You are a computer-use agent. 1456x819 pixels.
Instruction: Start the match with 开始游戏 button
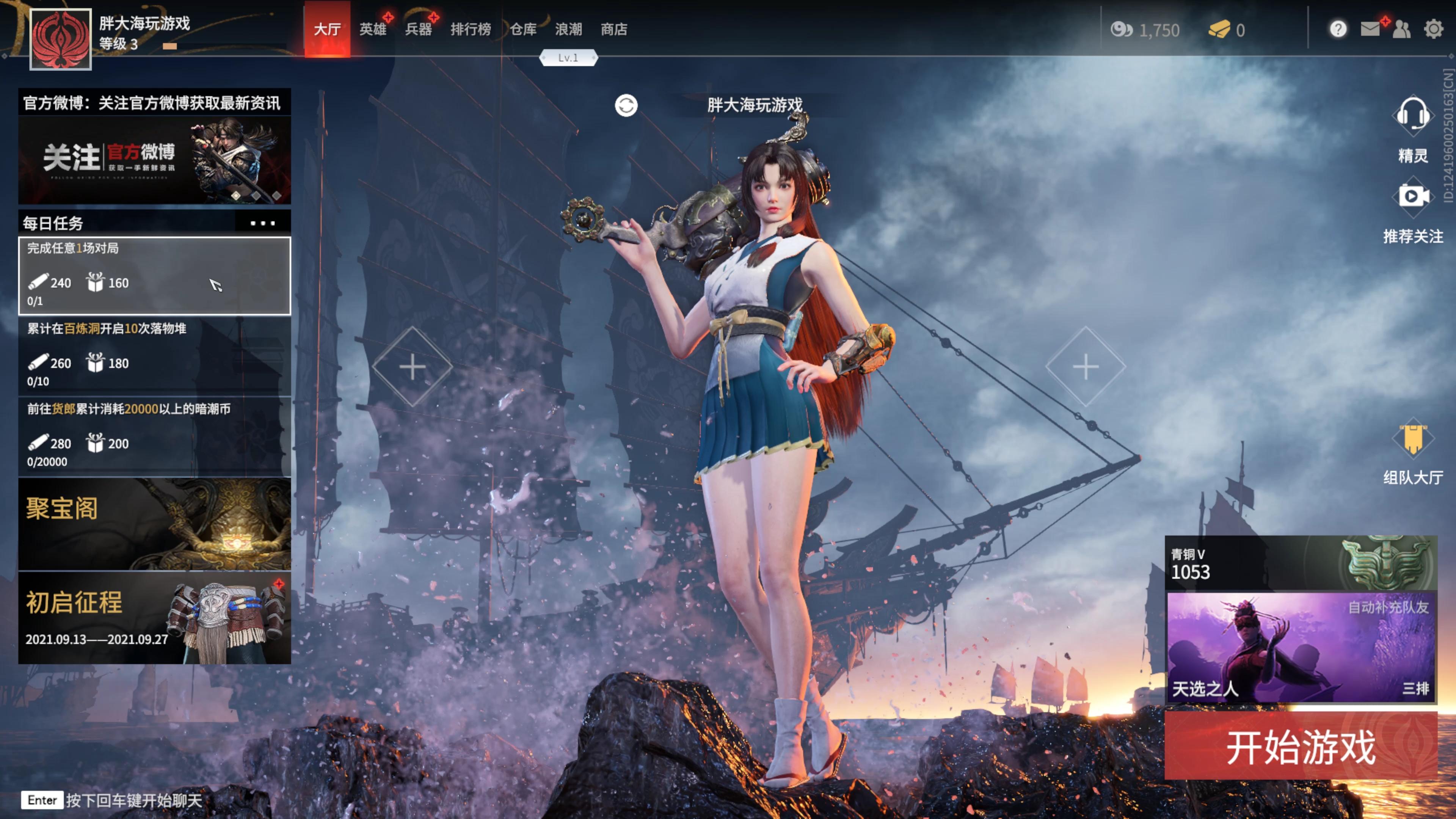coord(1300,747)
